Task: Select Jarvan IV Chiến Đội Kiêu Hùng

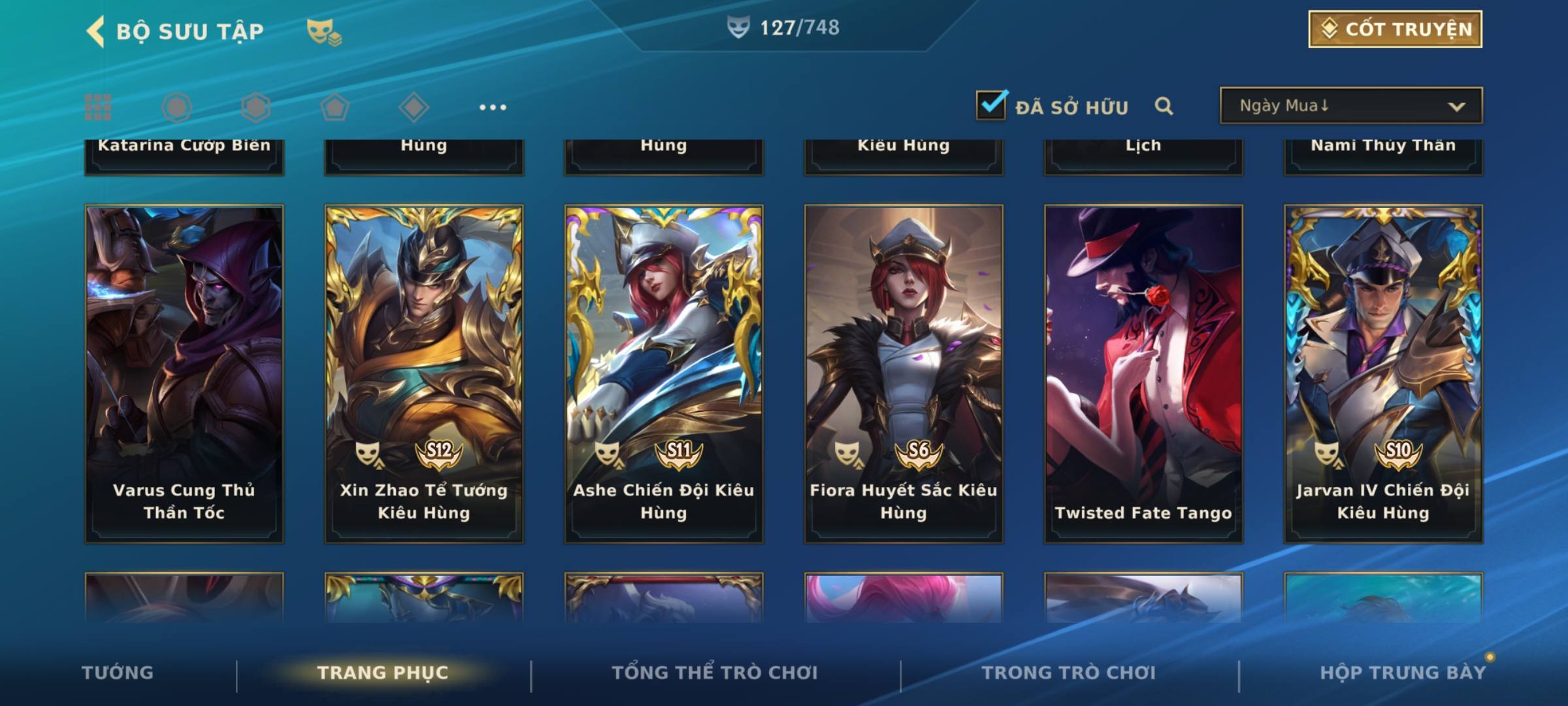Action: pyautogui.click(x=1383, y=373)
